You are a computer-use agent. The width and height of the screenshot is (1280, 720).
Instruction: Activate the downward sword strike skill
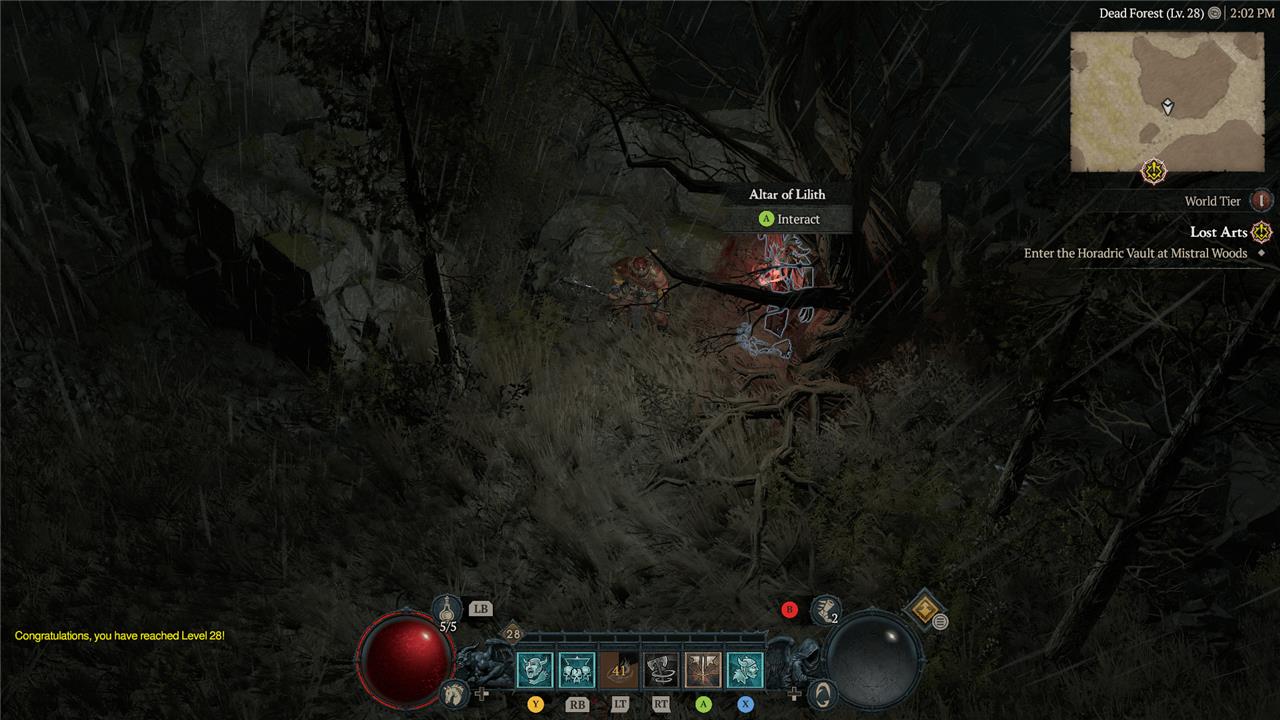[x=703, y=670]
